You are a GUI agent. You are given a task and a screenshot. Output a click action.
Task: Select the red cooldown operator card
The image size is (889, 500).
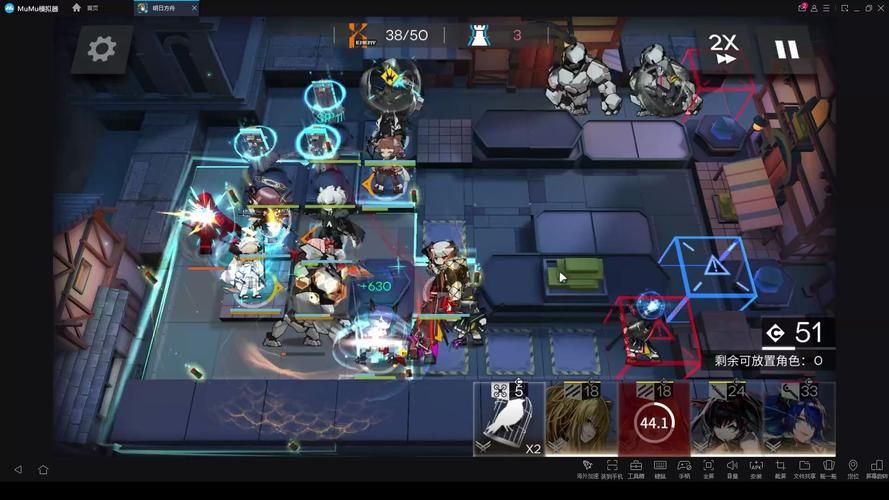pos(654,419)
